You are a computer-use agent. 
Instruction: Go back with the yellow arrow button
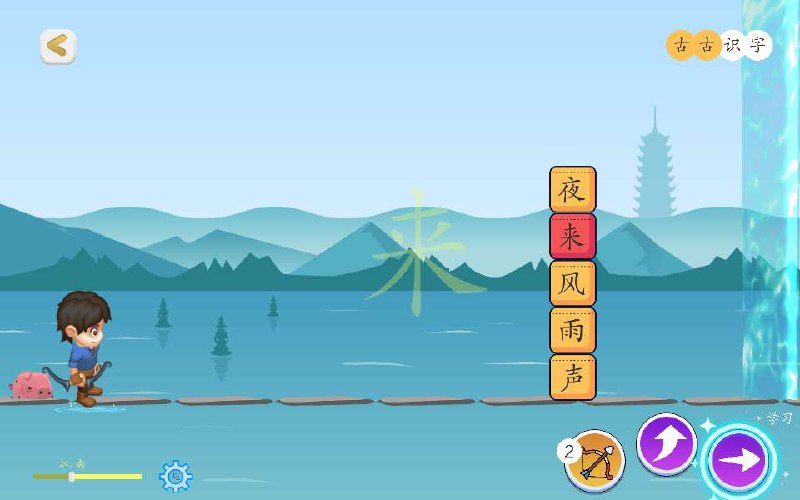[x=58, y=46]
